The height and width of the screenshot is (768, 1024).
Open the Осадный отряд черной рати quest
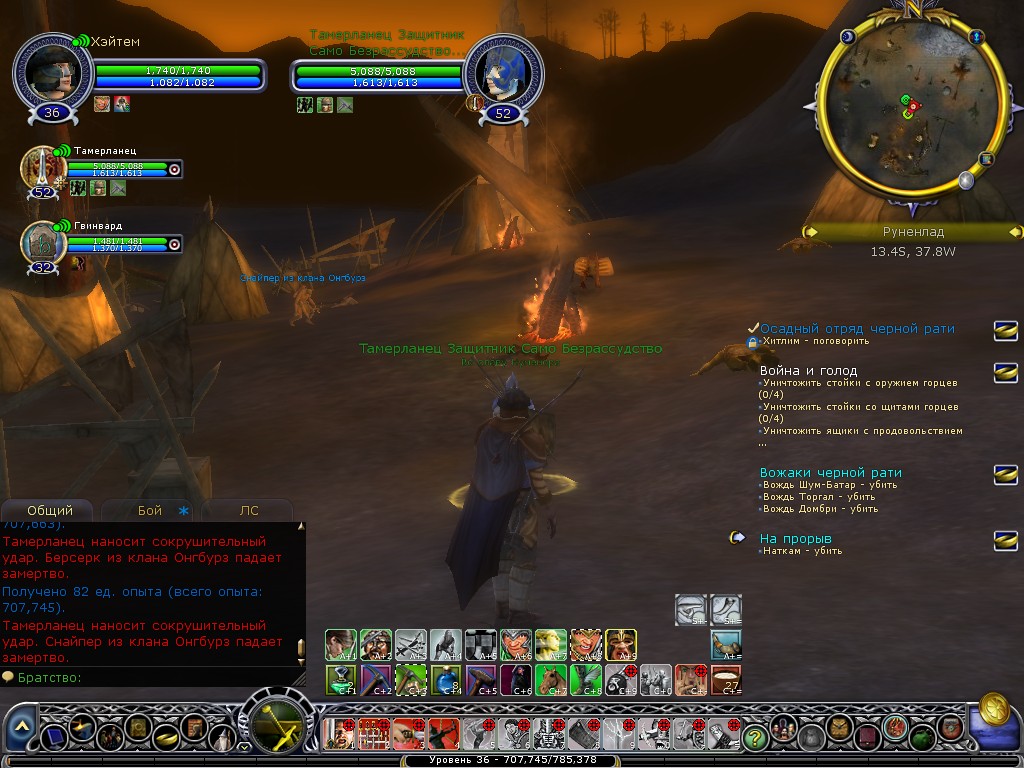click(x=857, y=328)
